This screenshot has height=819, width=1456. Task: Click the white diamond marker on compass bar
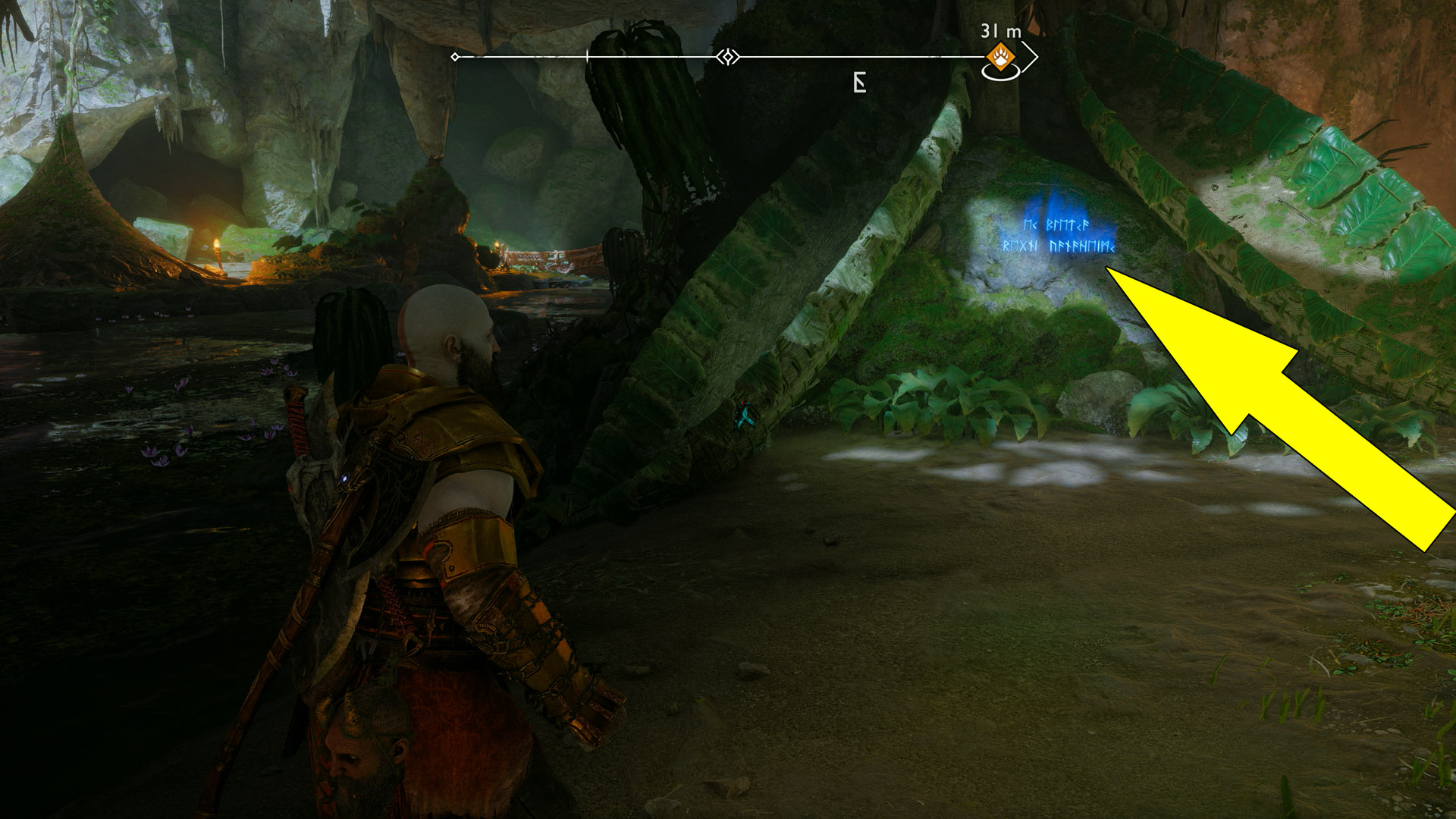(x=728, y=57)
